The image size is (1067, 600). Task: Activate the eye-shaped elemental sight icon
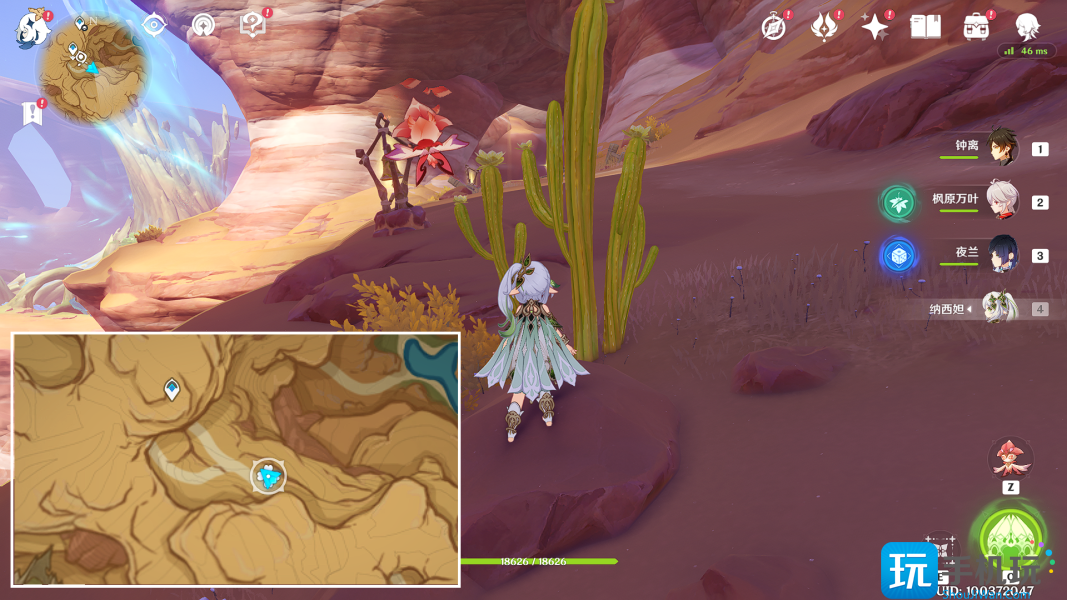coord(153,25)
